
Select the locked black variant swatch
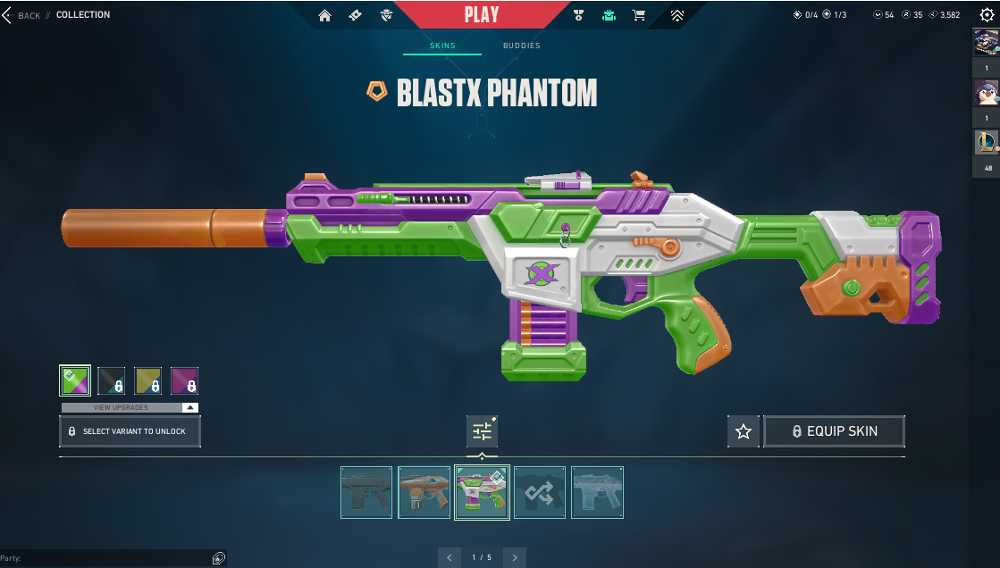click(111, 381)
